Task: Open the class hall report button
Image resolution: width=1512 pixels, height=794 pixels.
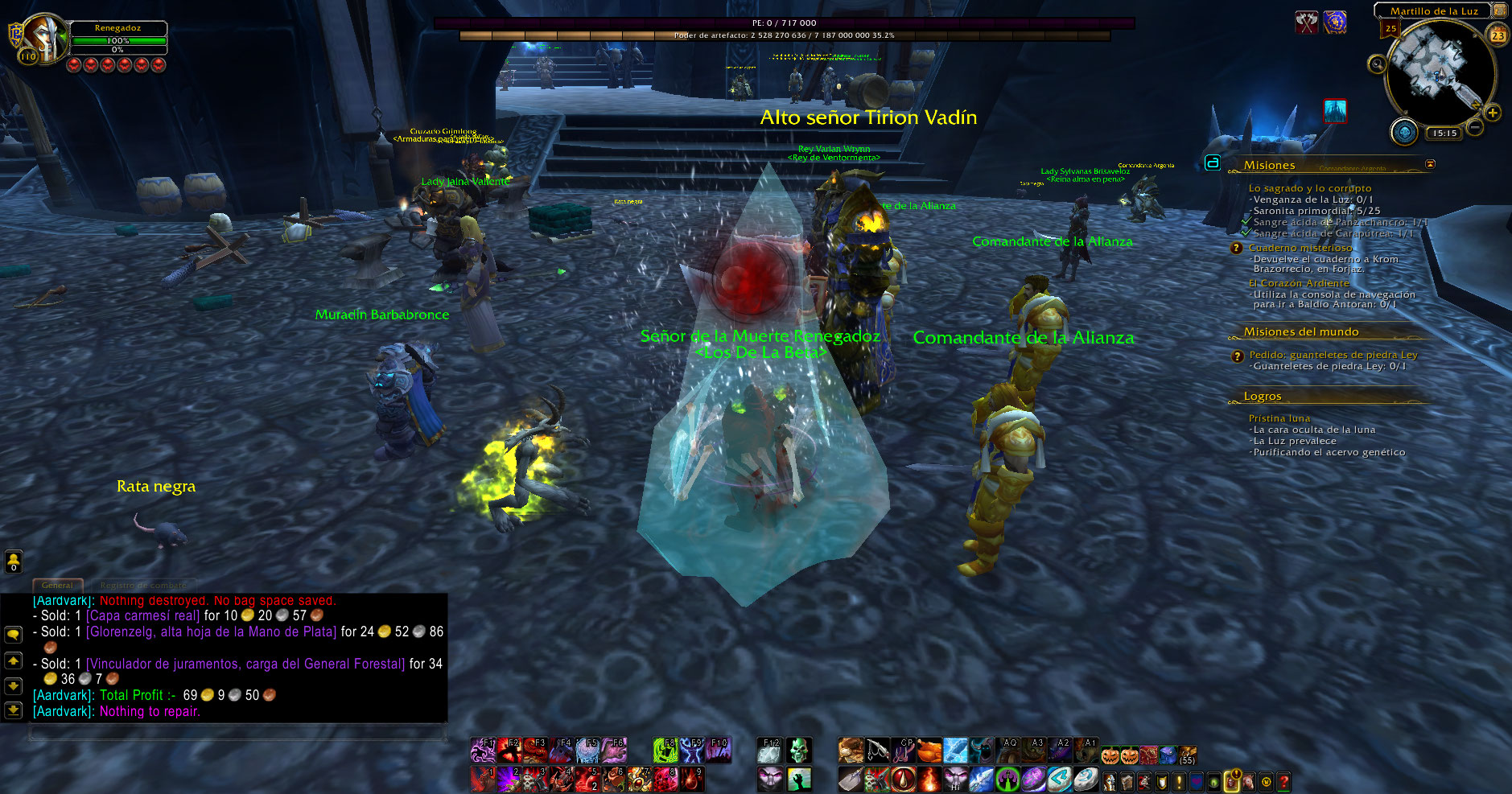Action: click(1405, 131)
